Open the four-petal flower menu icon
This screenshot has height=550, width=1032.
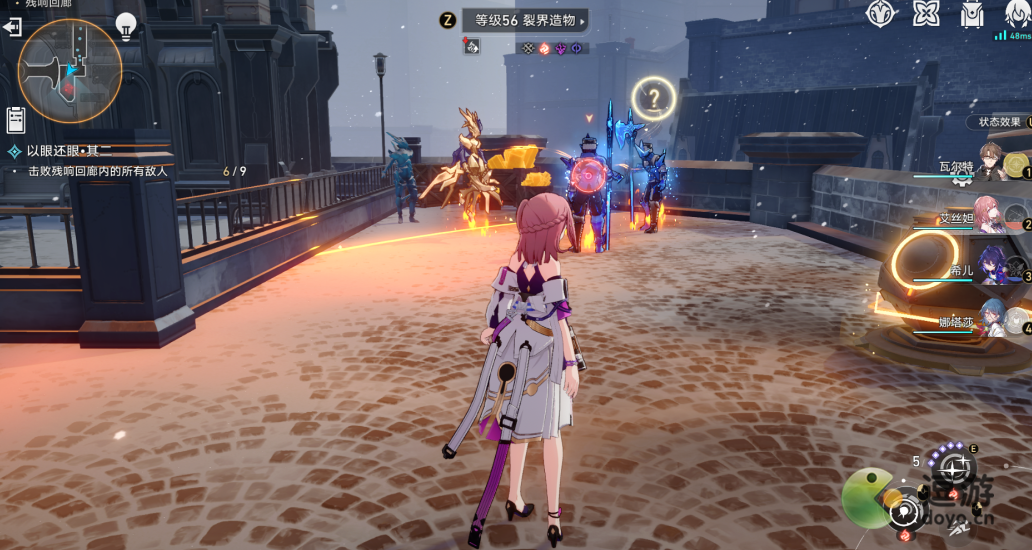(926, 14)
